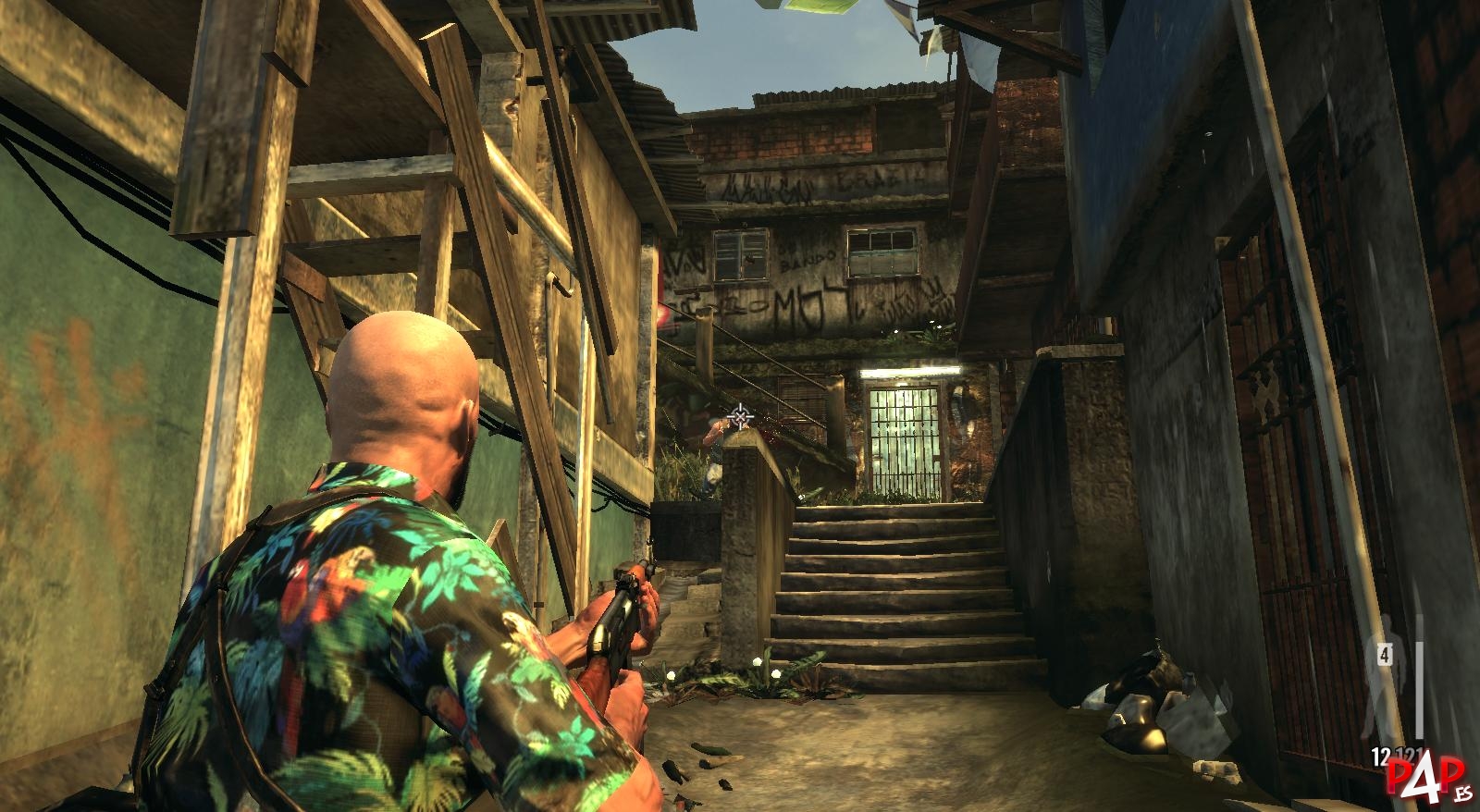Click the targeting crosshair reticle

[740, 418]
